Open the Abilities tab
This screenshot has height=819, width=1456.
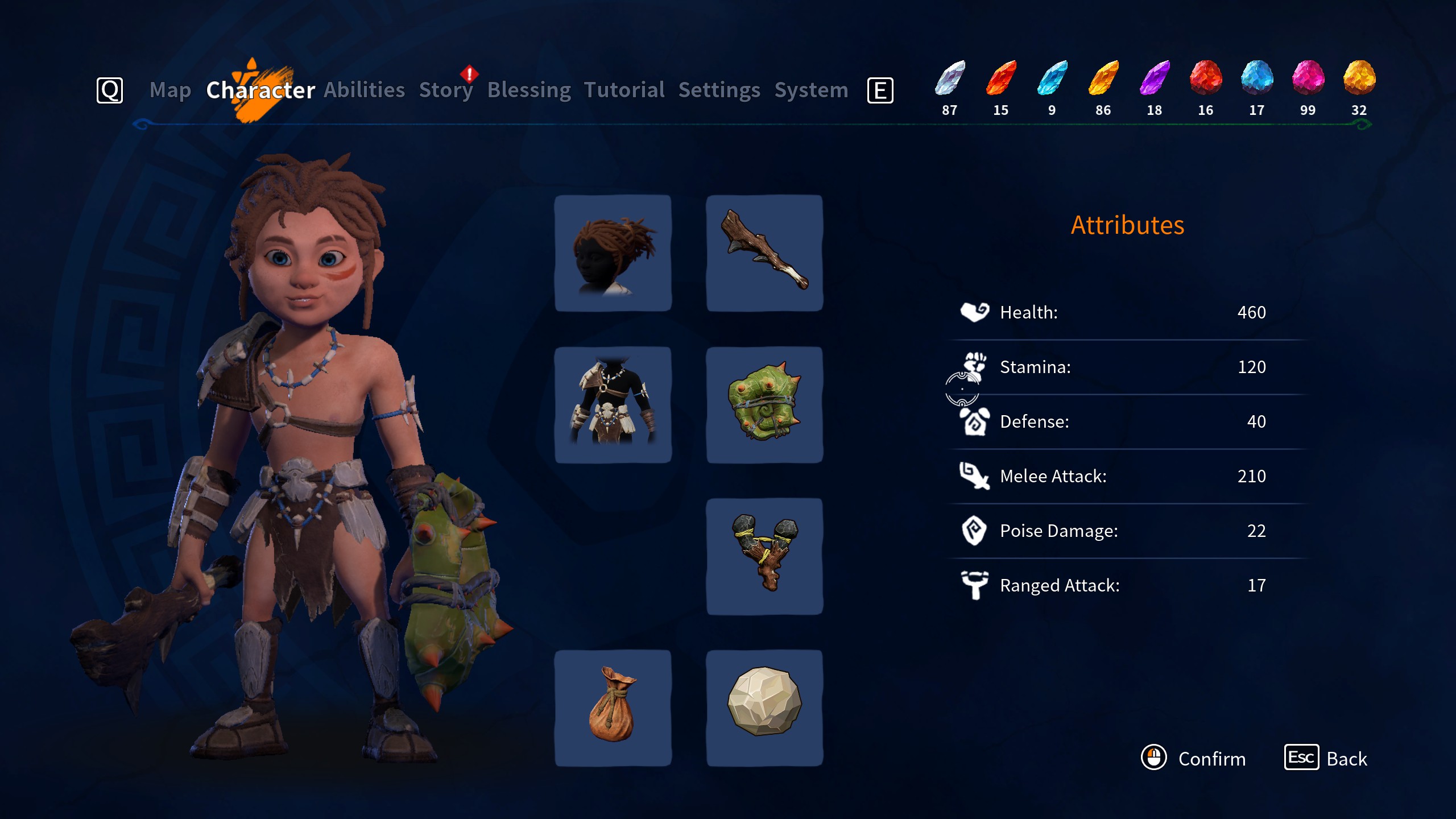click(365, 90)
